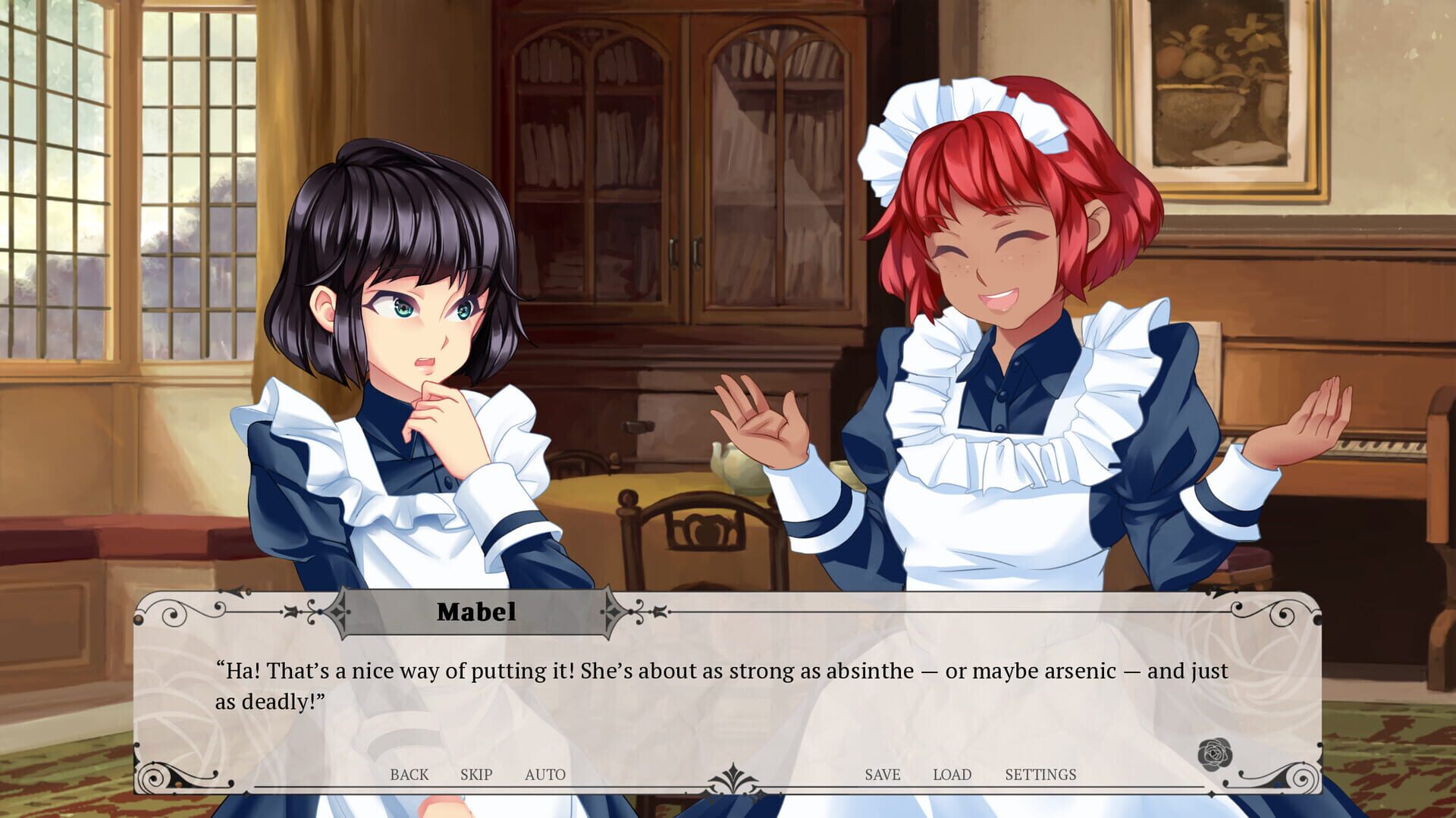Open the LOAD screen
1456x818 pixels.
(x=954, y=775)
